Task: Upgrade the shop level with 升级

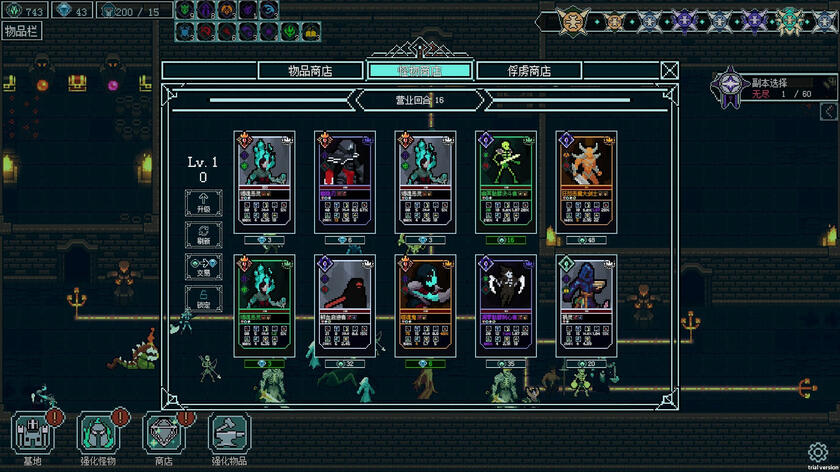Action: [203, 203]
